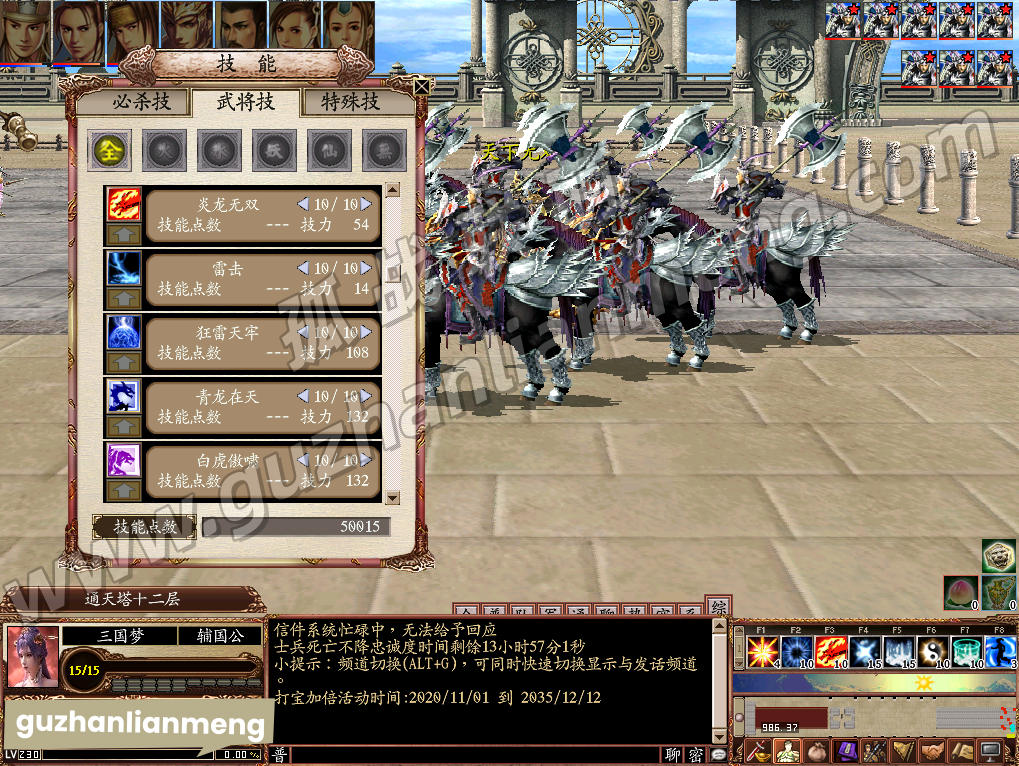Image resolution: width=1019 pixels, height=766 pixels.
Task: Choose the 妖 skill category filter
Action: click(x=274, y=151)
